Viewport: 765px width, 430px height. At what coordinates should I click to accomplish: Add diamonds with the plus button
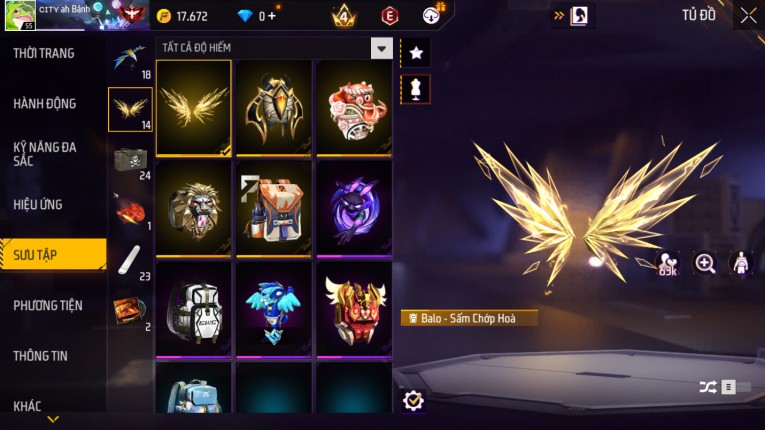pyautogui.click(x=271, y=16)
